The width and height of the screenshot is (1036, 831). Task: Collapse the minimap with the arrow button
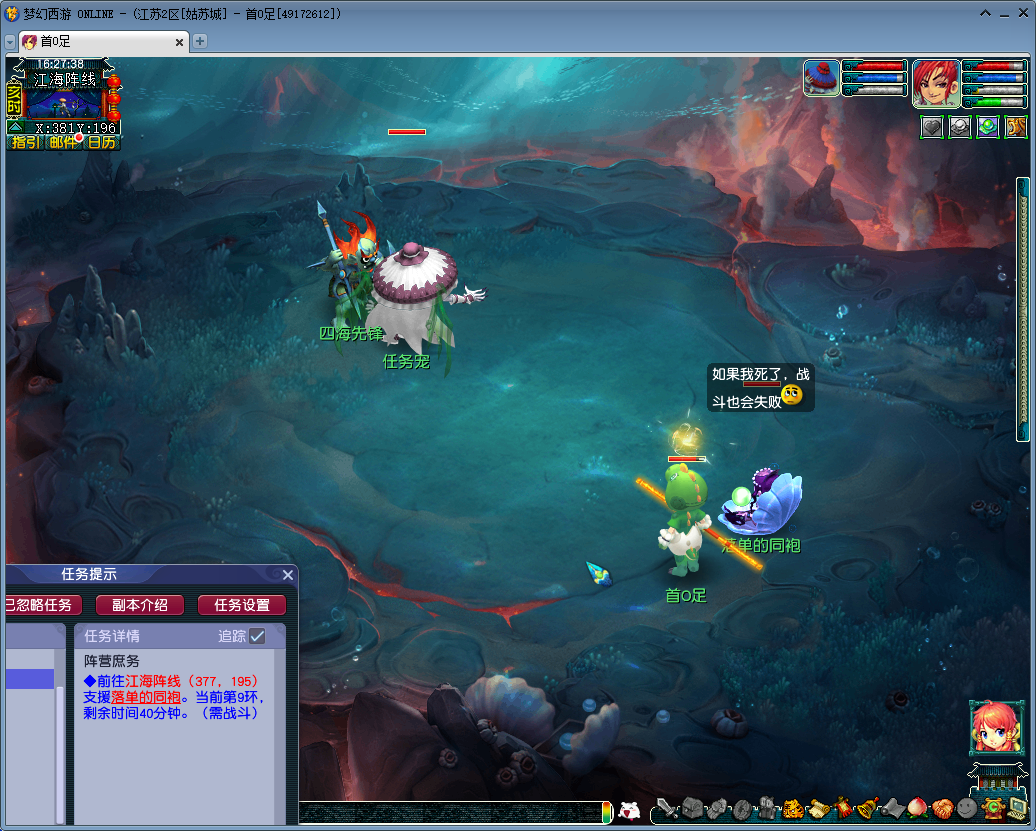pyautogui.click(x=15, y=127)
